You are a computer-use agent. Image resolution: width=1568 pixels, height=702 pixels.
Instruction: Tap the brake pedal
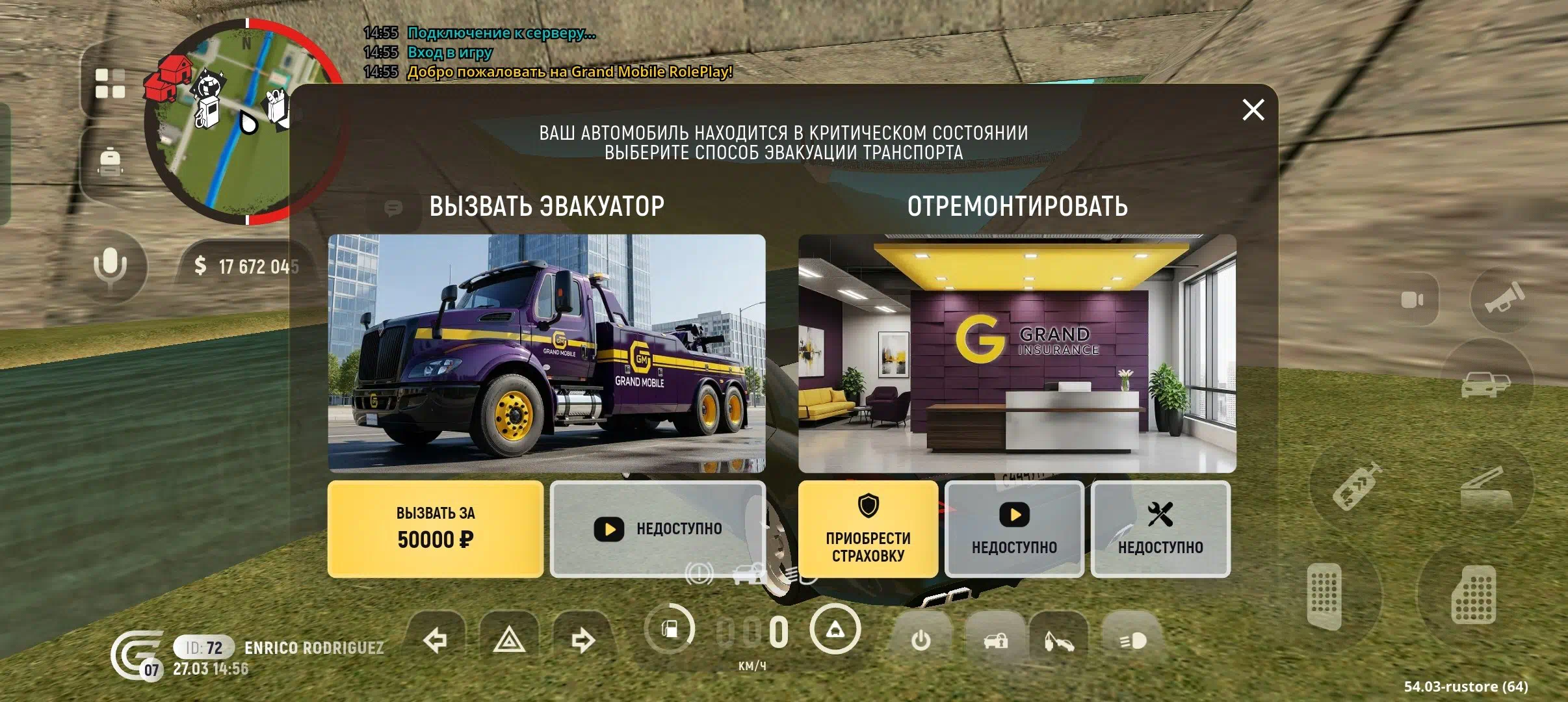coord(1324,595)
